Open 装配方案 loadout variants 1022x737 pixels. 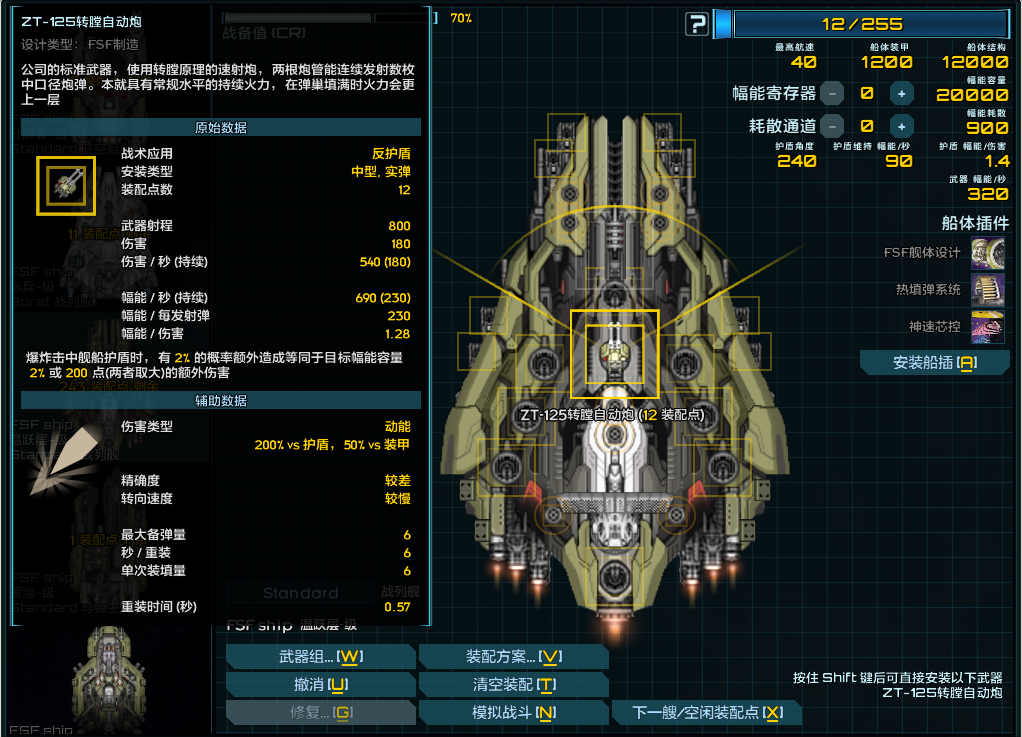pyautogui.click(x=514, y=657)
